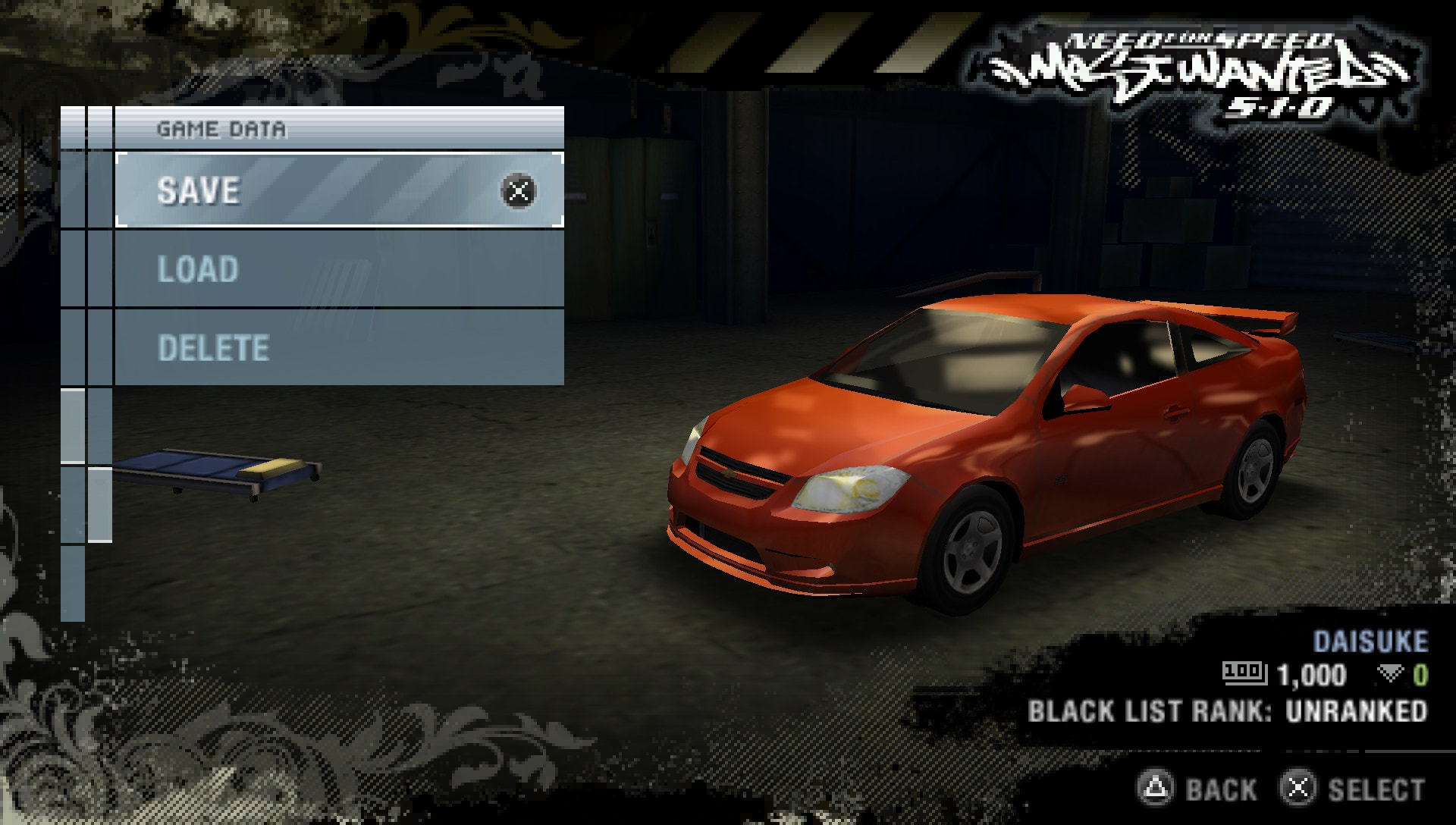Click the DAISUKE profile name

(1374, 645)
